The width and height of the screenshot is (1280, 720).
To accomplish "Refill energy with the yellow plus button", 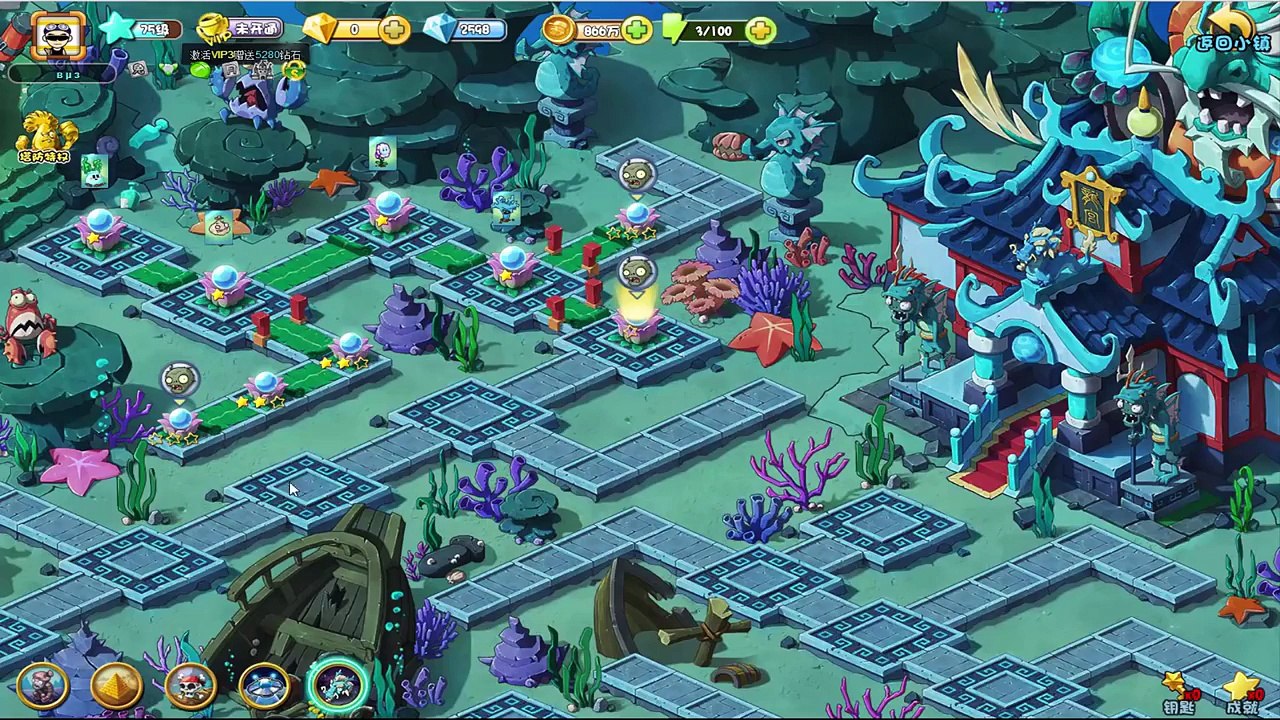I will tap(760, 31).
